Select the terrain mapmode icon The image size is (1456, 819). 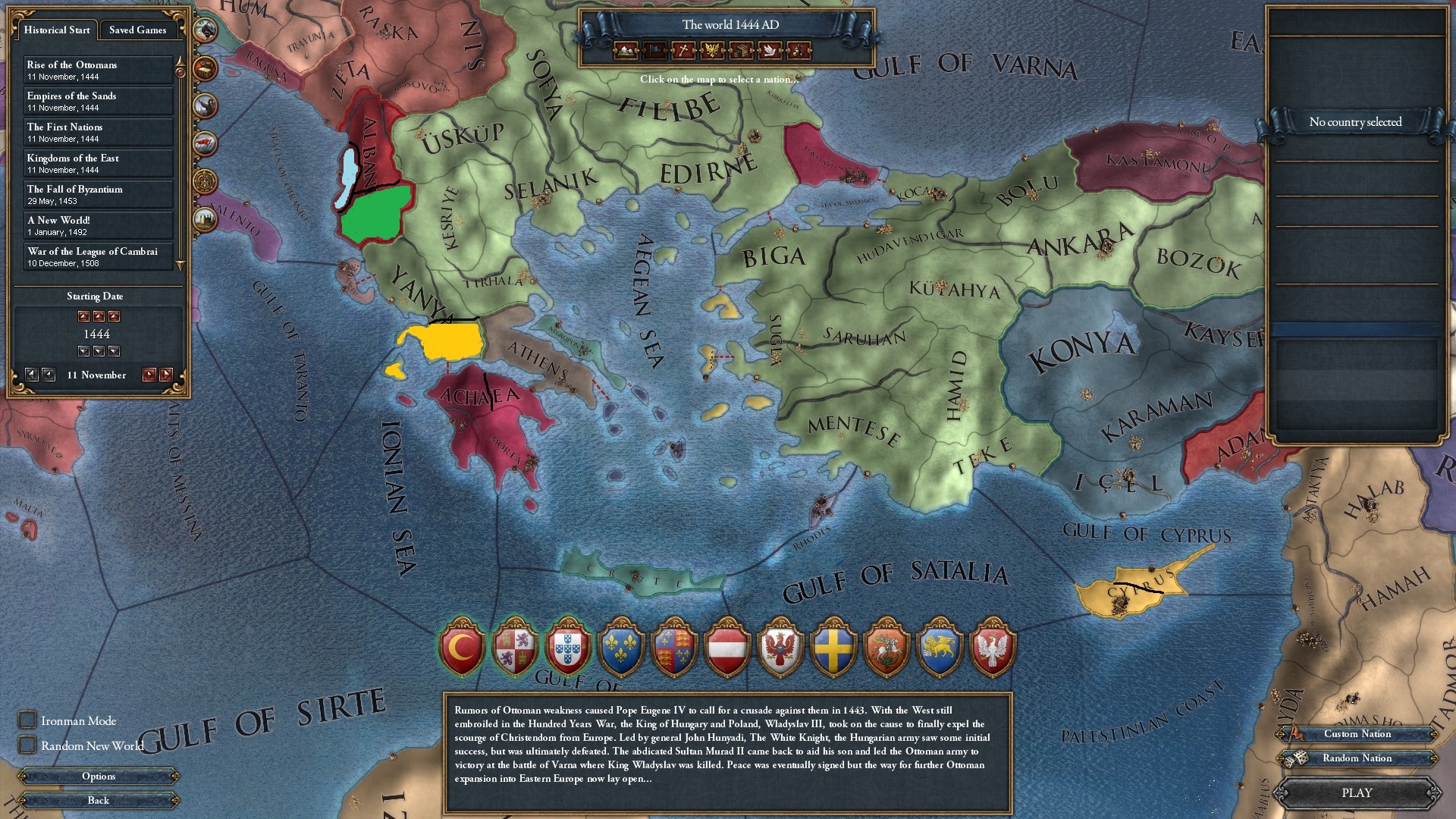pyautogui.click(x=625, y=51)
